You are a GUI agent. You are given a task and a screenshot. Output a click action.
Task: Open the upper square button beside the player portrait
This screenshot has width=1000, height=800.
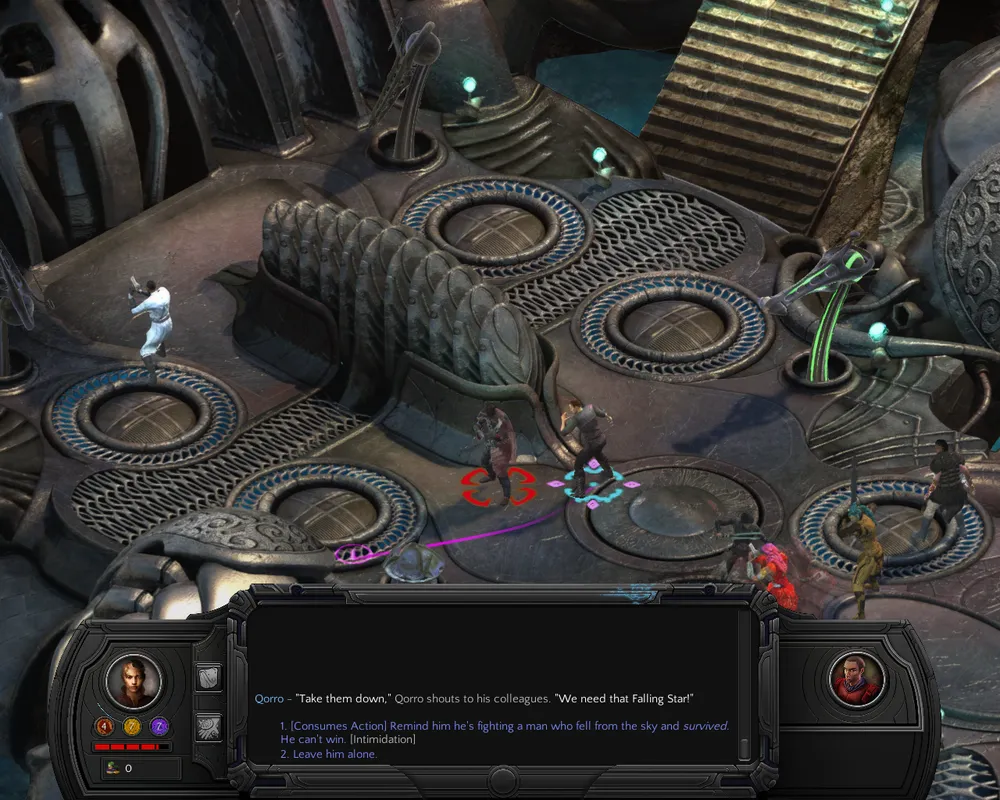(209, 679)
